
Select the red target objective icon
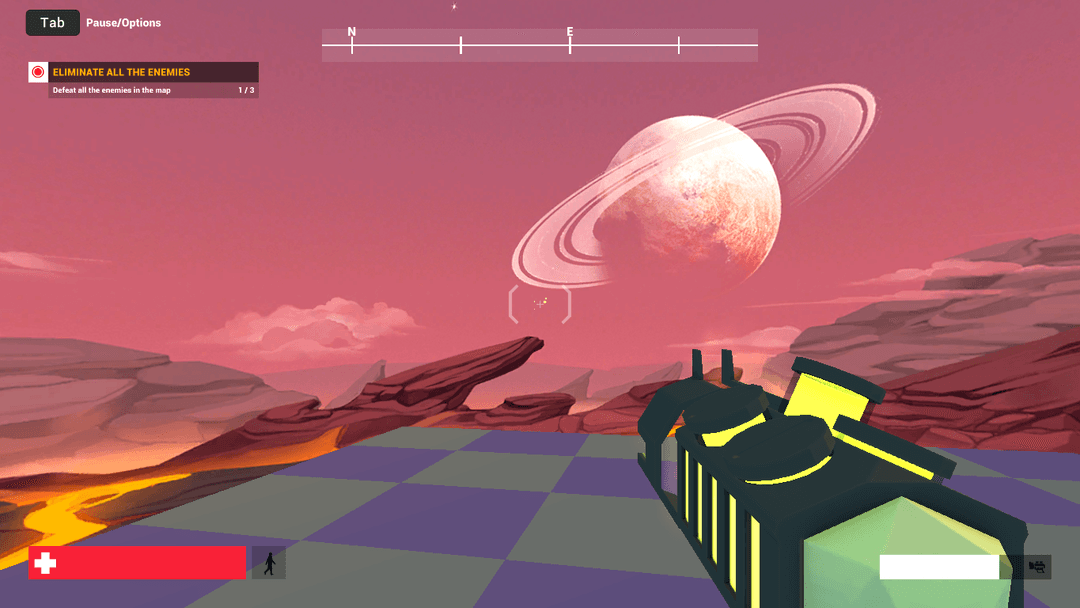pos(38,72)
